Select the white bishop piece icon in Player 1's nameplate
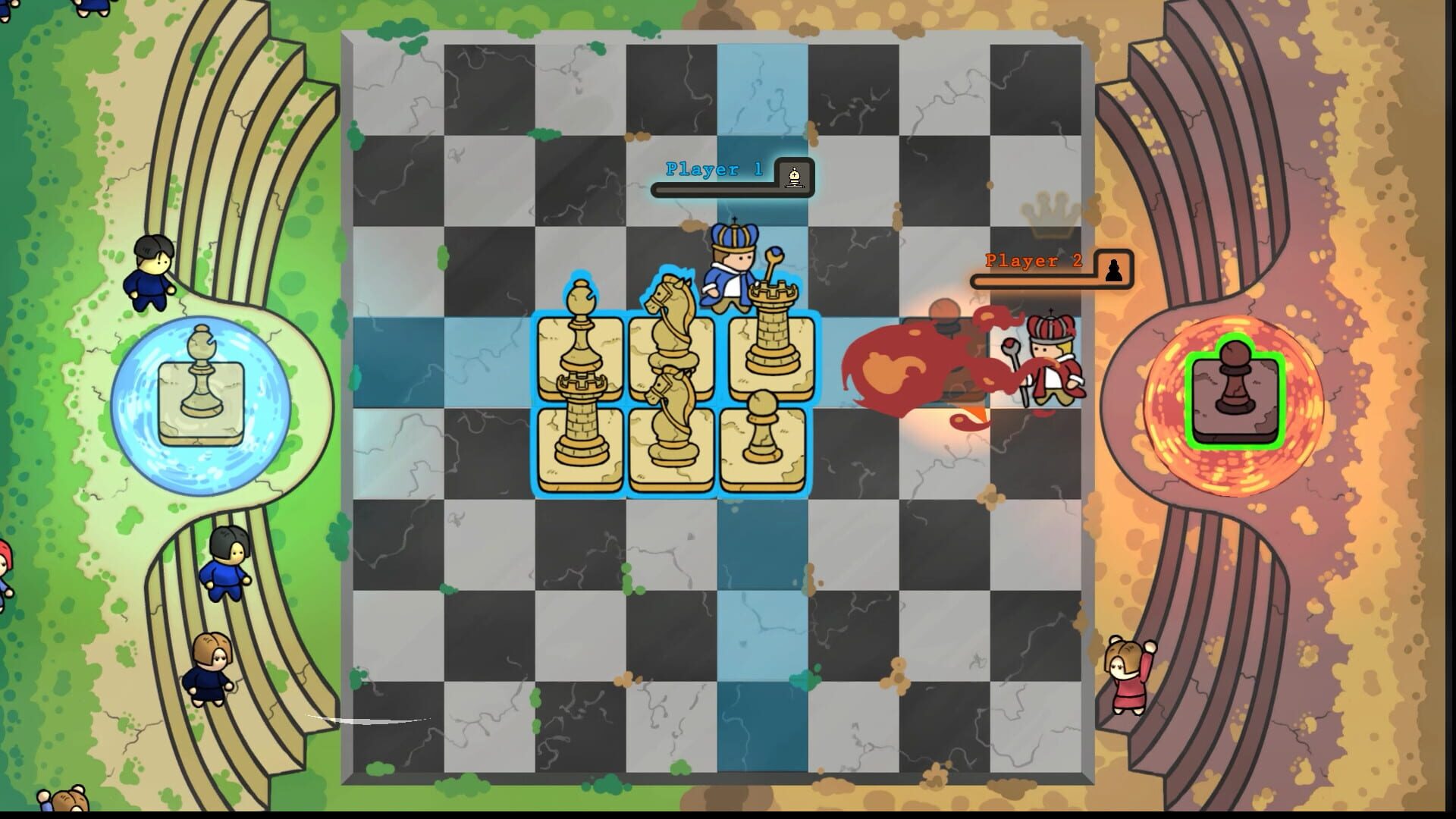This screenshot has width=1456, height=819. pyautogui.click(x=792, y=177)
